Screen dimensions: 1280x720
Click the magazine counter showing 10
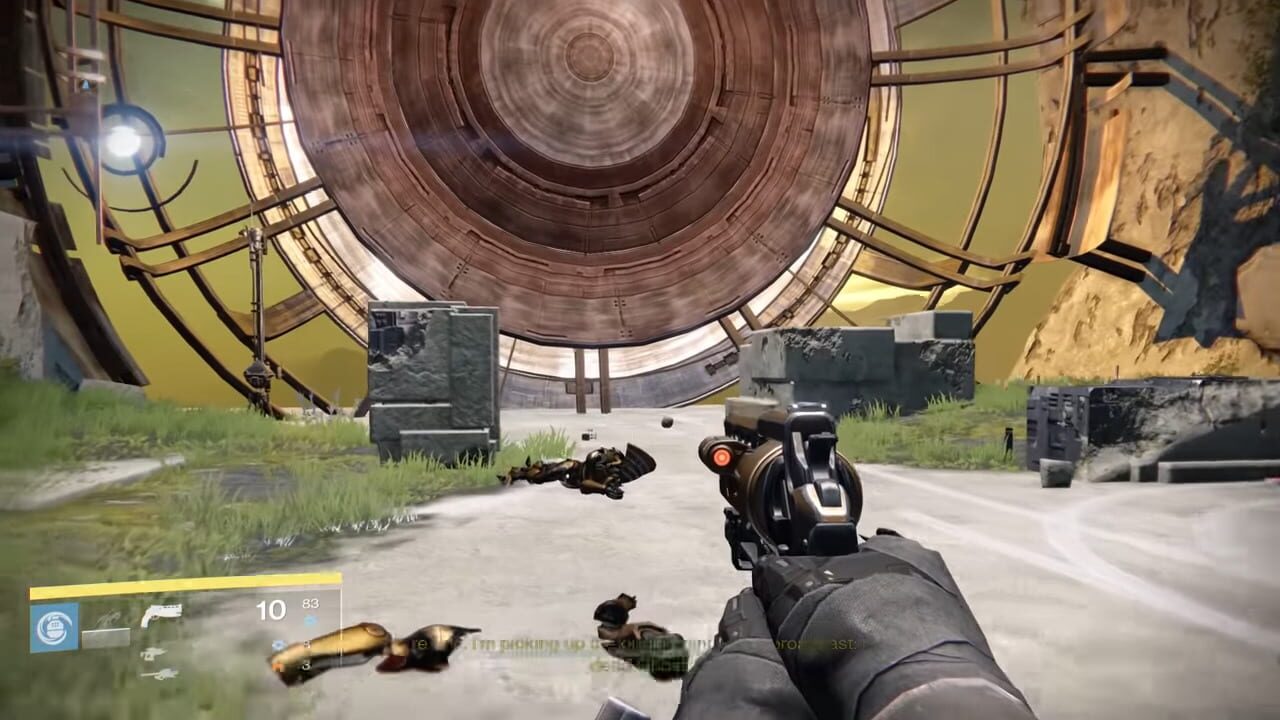[x=272, y=609]
